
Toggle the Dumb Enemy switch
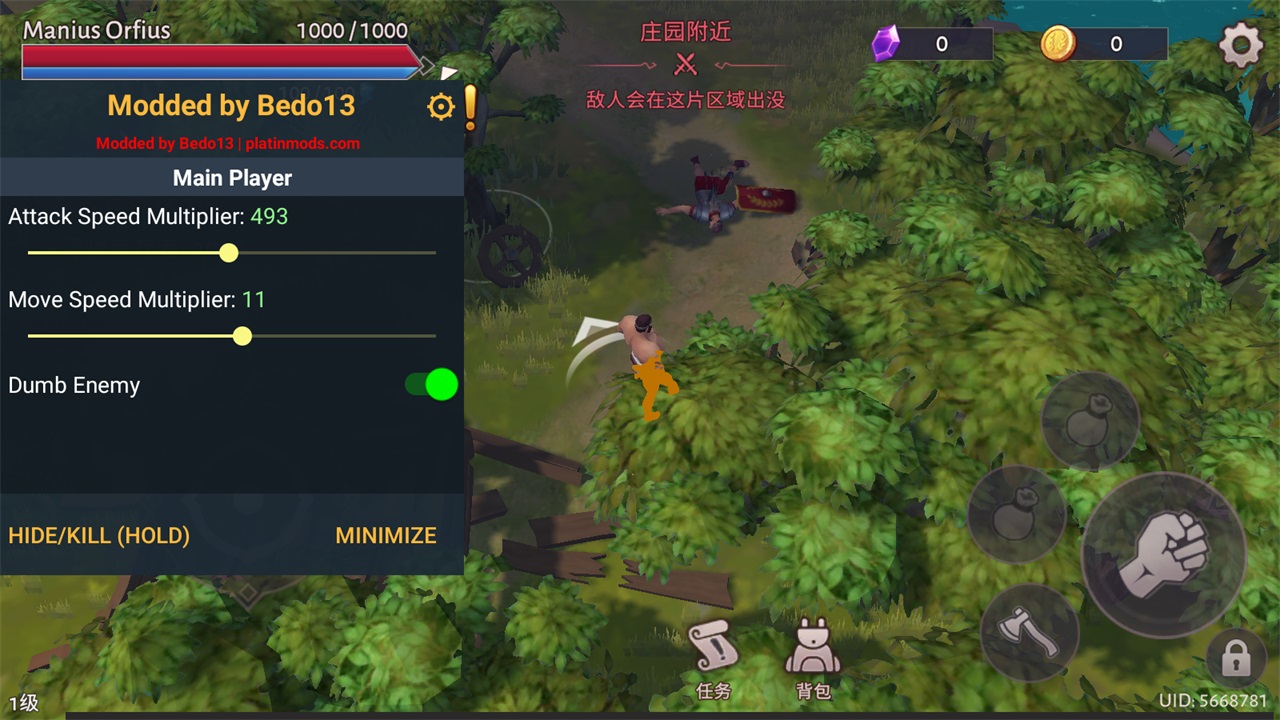point(432,385)
